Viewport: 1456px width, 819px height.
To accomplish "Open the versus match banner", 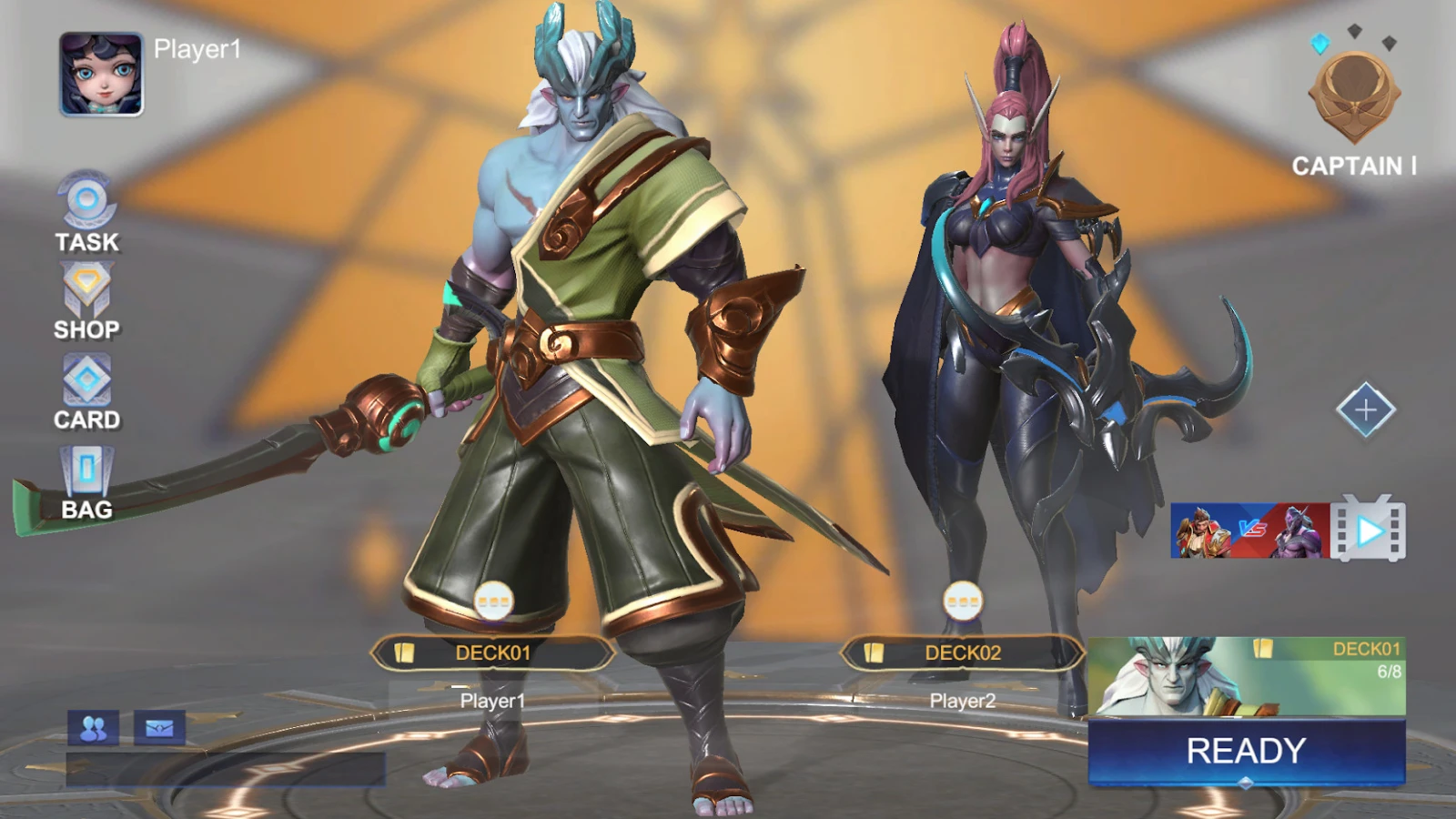I will tap(1249, 530).
